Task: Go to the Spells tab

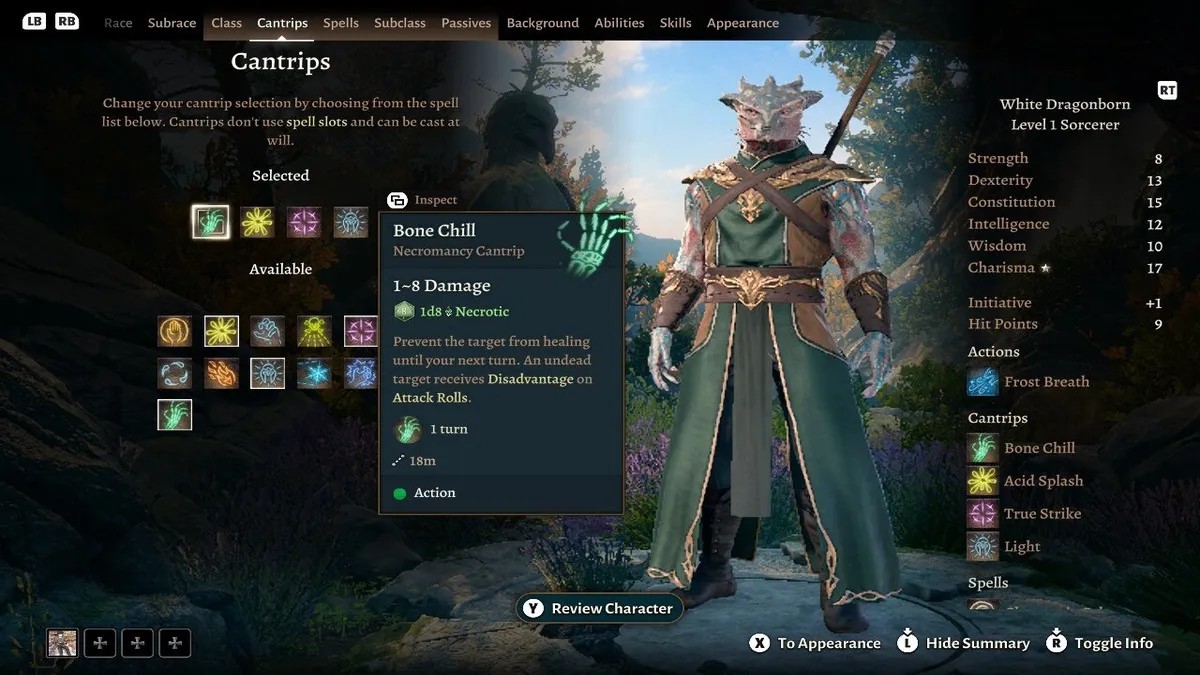Action: click(341, 23)
